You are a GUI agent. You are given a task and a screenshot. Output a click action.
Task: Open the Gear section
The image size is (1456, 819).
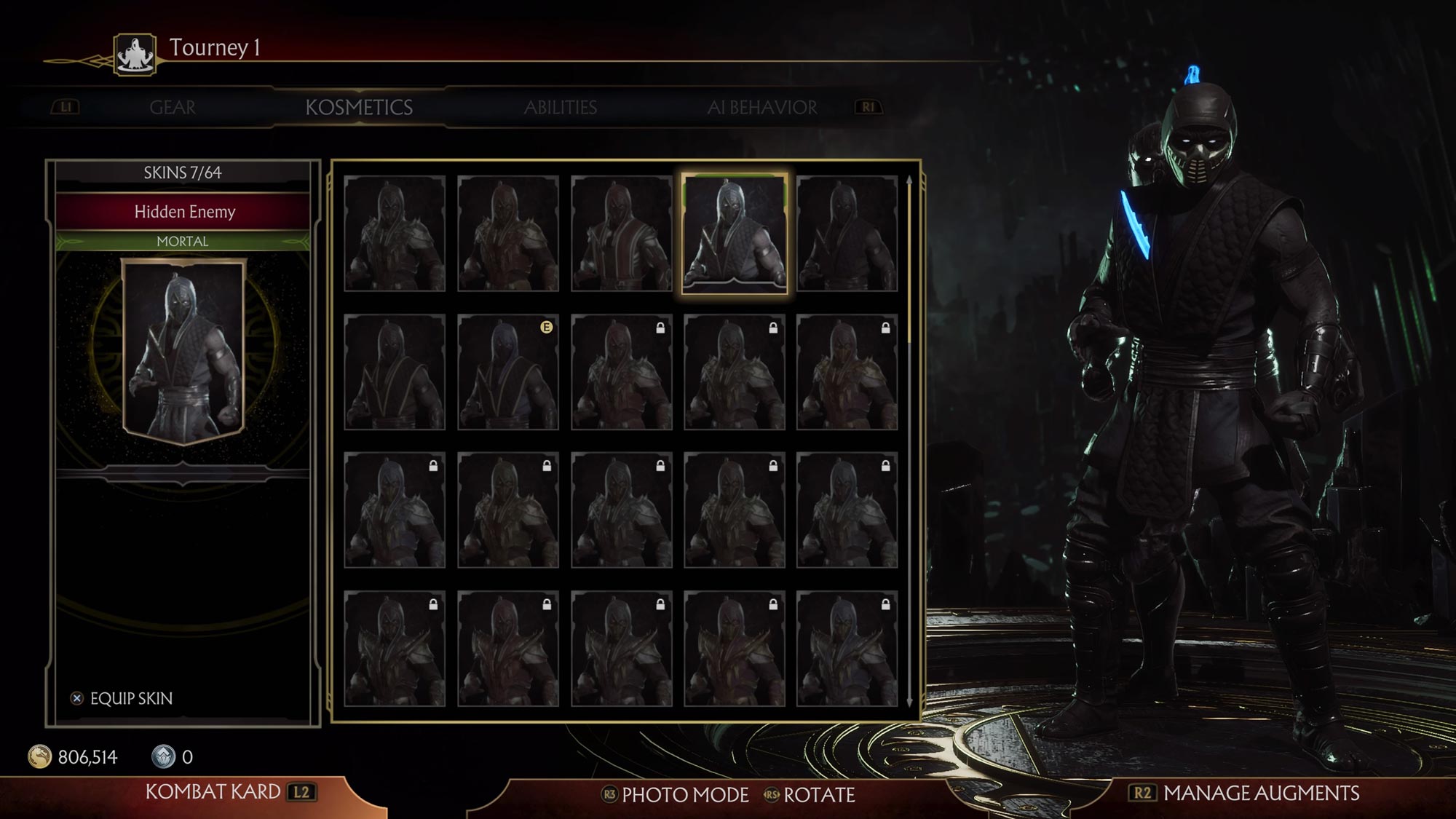pos(172,107)
